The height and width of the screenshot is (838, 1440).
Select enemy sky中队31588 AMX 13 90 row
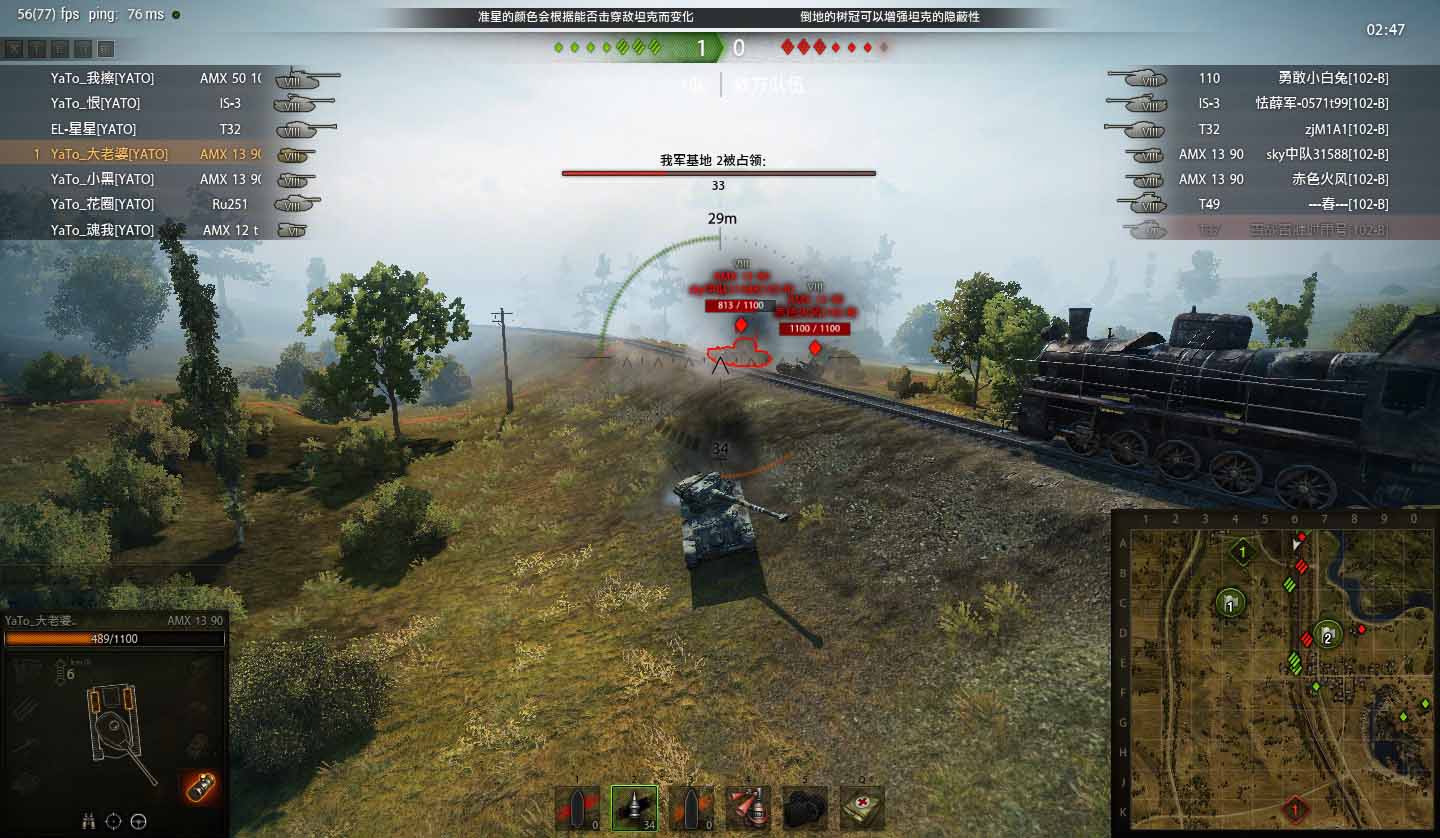pos(1290,154)
